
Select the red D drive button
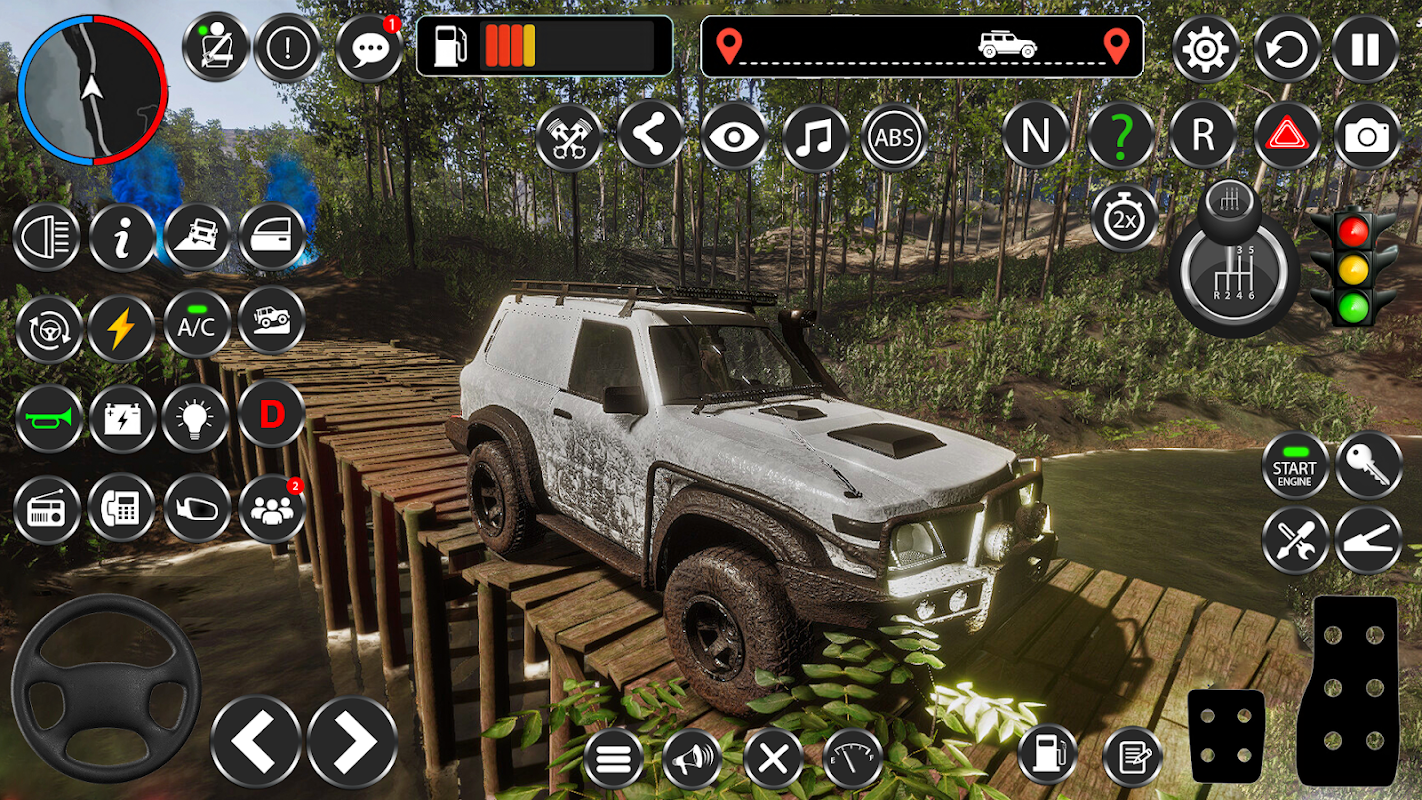[x=271, y=413]
